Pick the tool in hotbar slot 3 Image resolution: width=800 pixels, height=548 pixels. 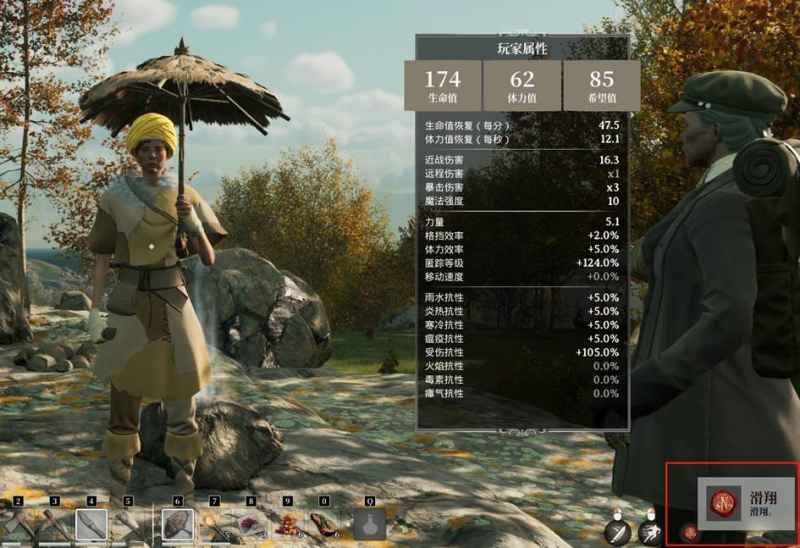point(54,524)
